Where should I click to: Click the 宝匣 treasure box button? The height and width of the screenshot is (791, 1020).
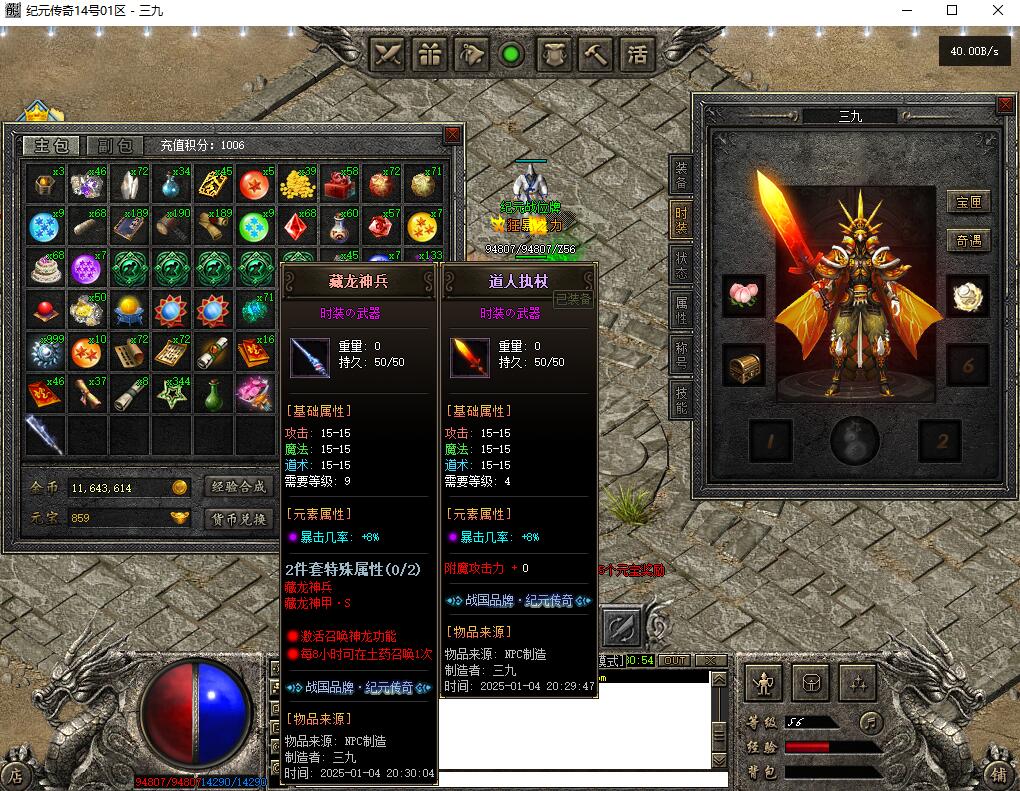pyautogui.click(x=968, y=202)
